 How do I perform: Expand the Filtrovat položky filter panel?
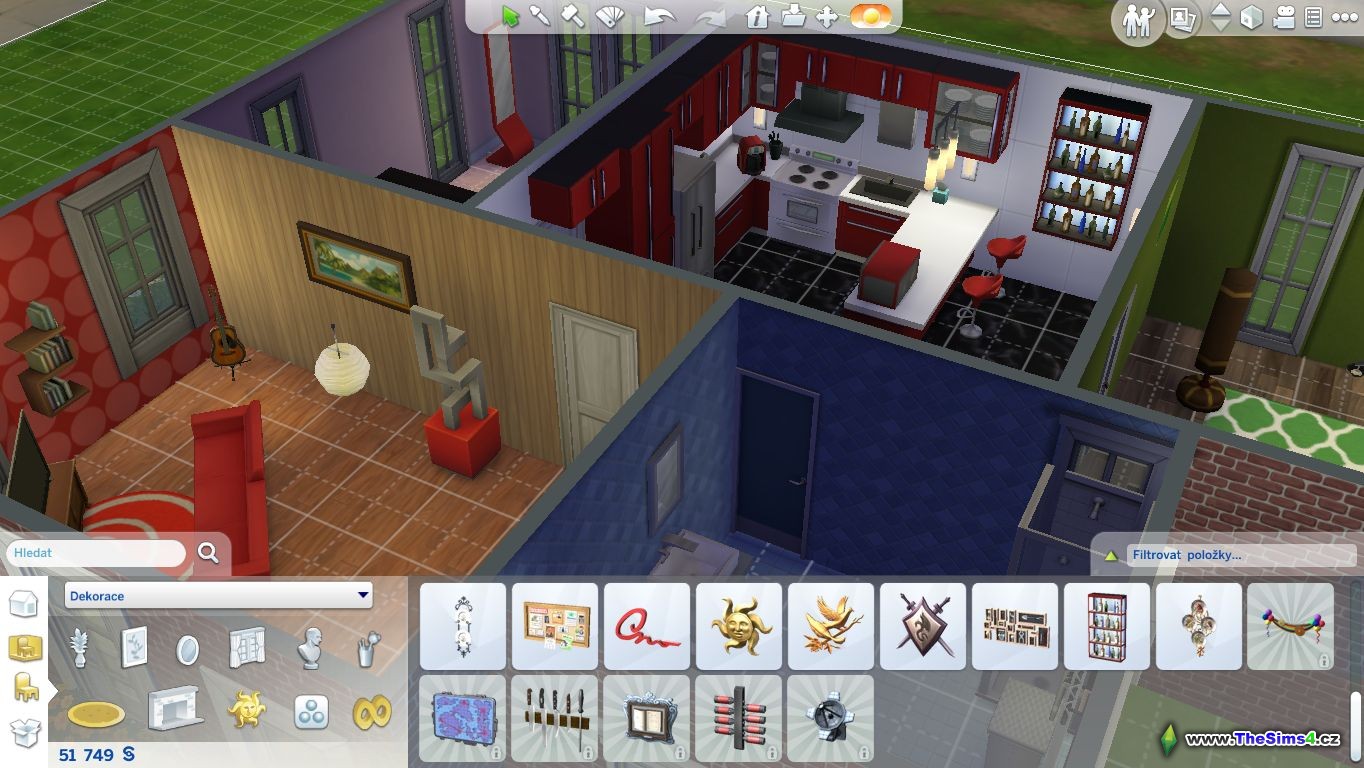point(1110,555)
